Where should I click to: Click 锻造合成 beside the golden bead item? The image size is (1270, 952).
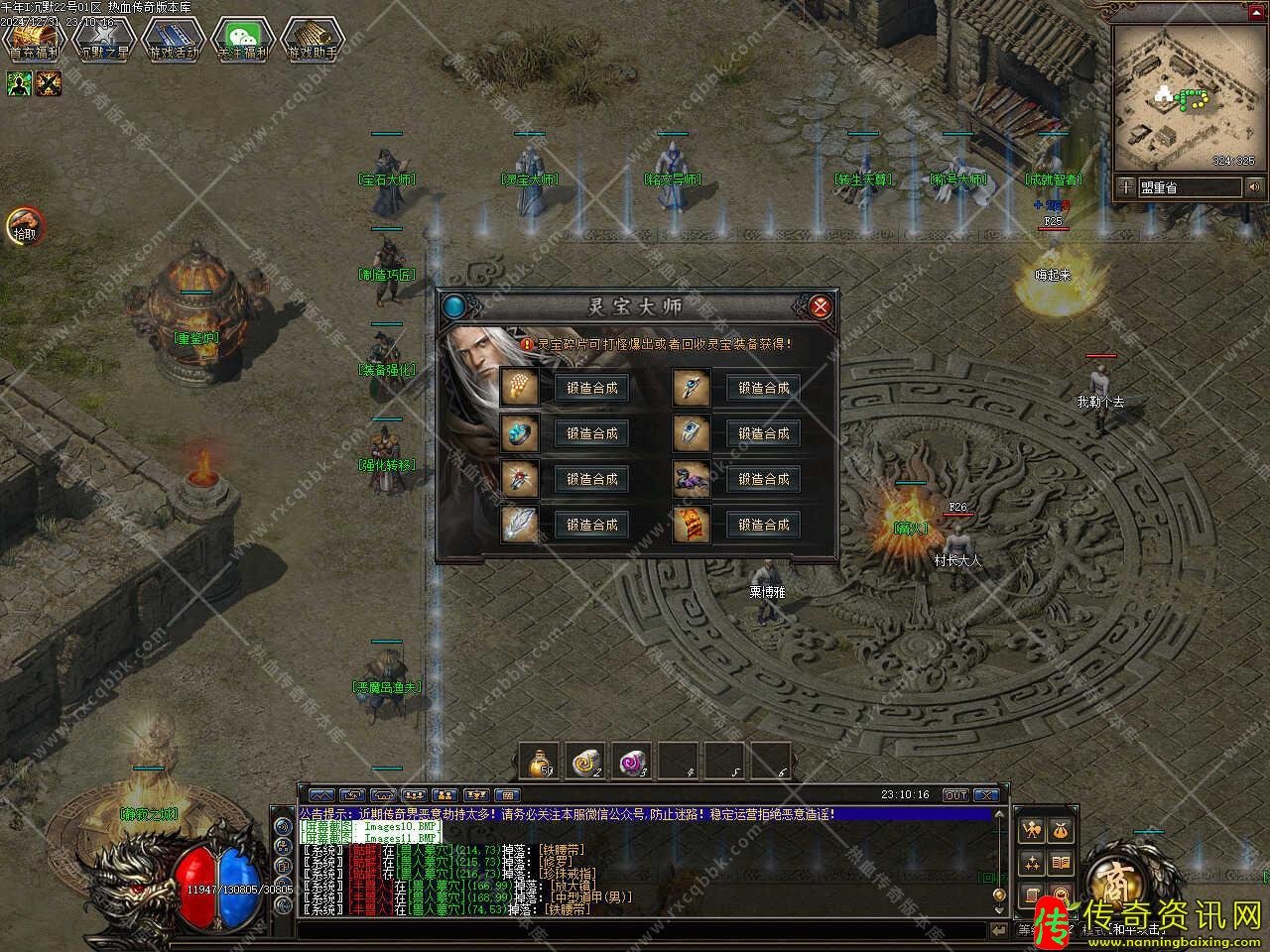click(x=592, y=388)
